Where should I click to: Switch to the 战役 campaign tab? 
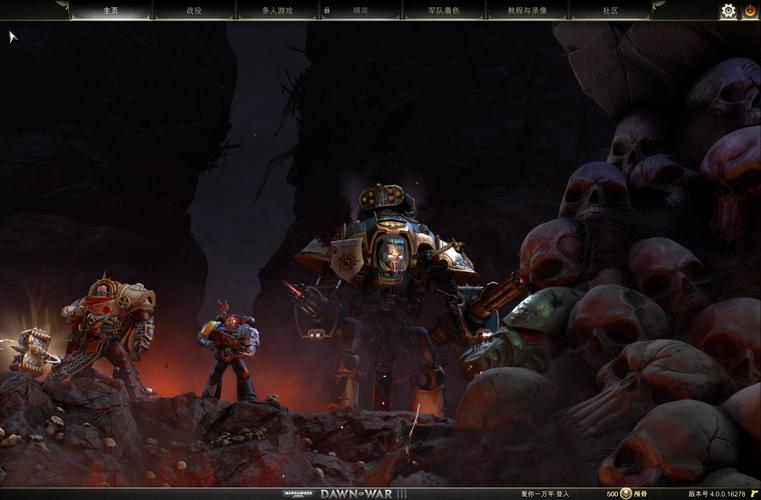[193, 11]
